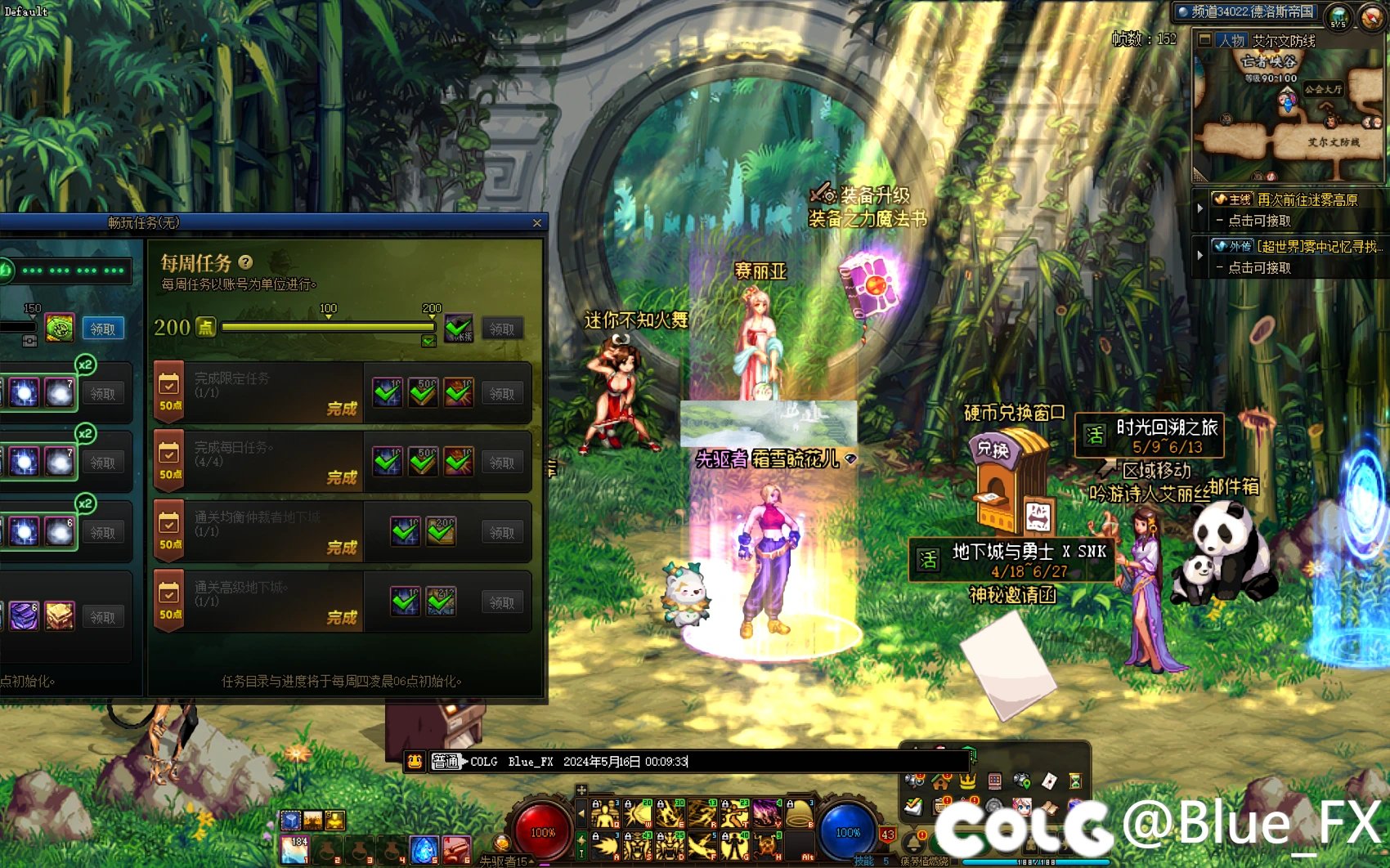The image size is (1390, 868).
Task: Switch to the 人物 minimap tab
Action: click(x=1230, y=40)
